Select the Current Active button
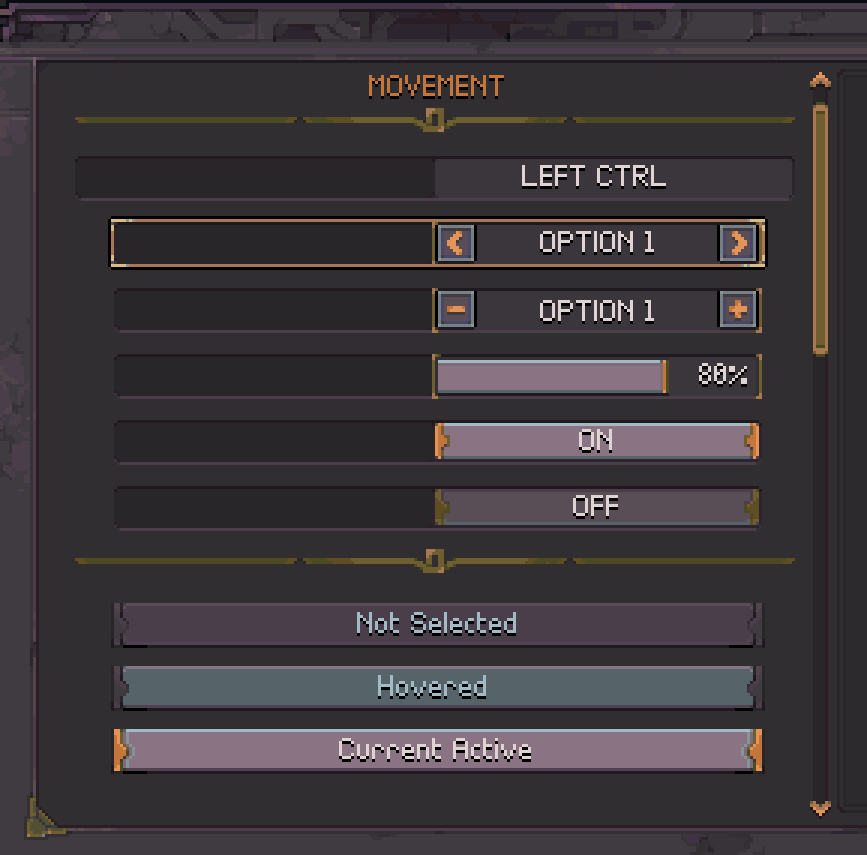867x855 pixels. coord(437,750)
